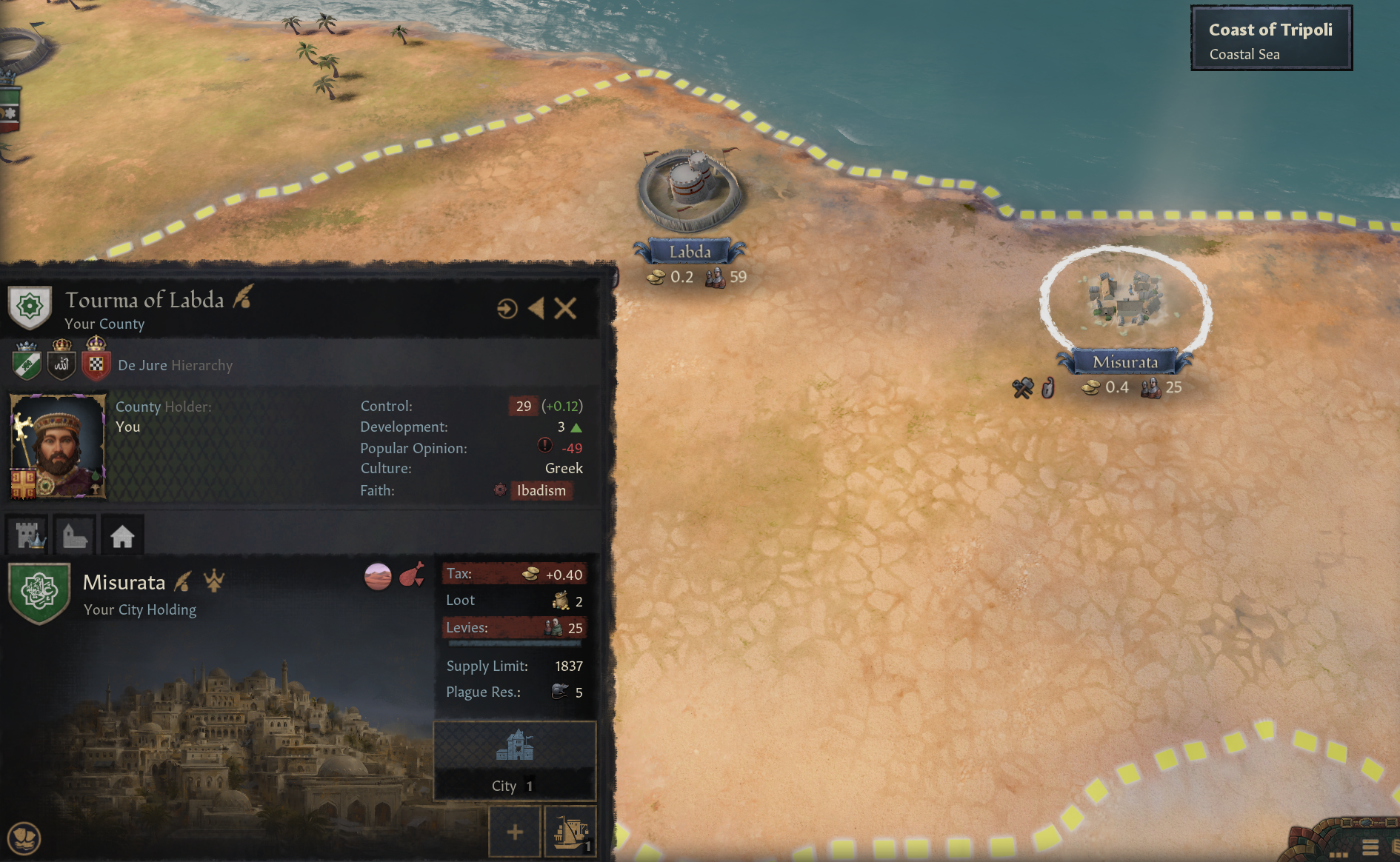The width and height of the screenshot is (1400, 862).
Task: Close the Tourma of Labda county panel
Action: coord(565,308)
